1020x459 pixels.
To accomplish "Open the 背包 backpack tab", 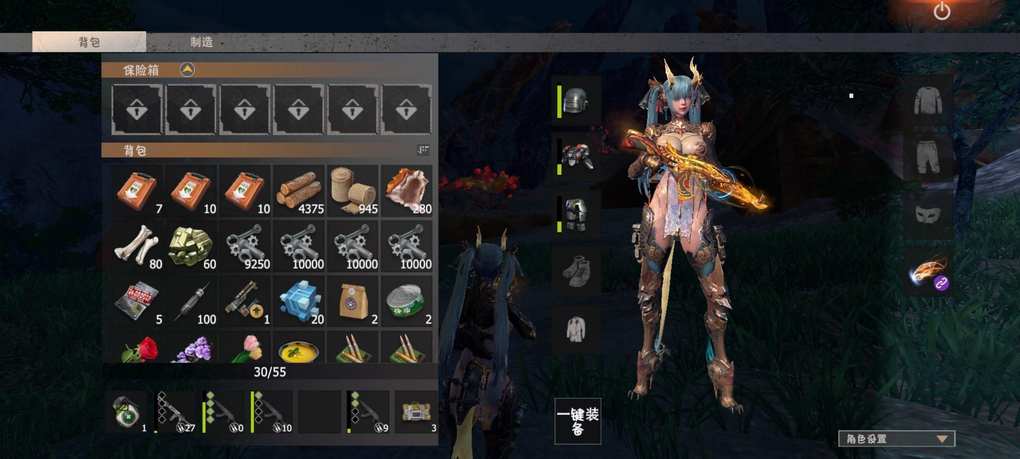I will pos(89,42).
